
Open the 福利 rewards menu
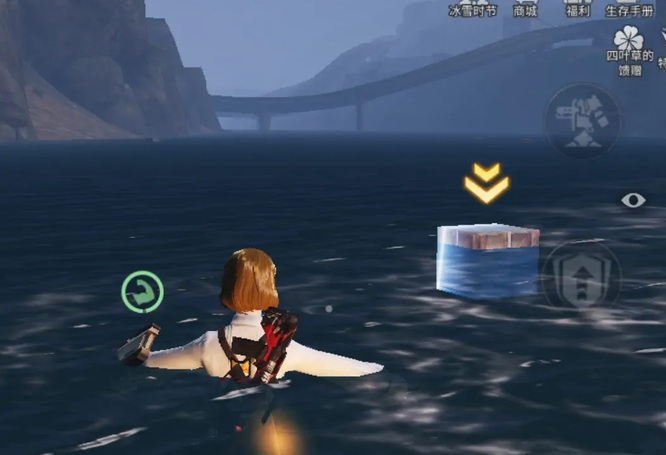point(578,8)
